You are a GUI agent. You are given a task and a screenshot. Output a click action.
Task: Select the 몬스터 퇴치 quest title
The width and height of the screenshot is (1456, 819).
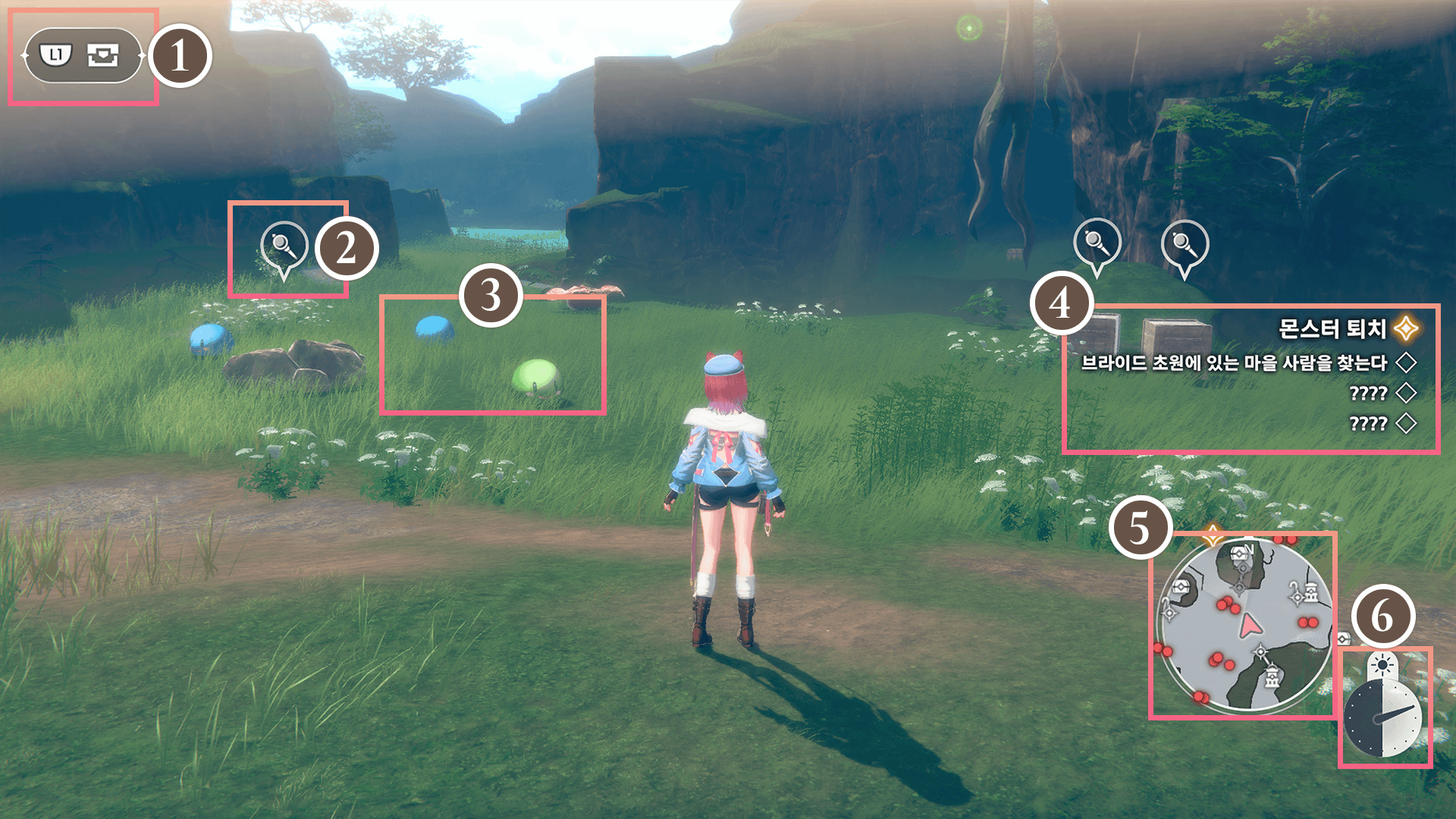point(1332,328)
